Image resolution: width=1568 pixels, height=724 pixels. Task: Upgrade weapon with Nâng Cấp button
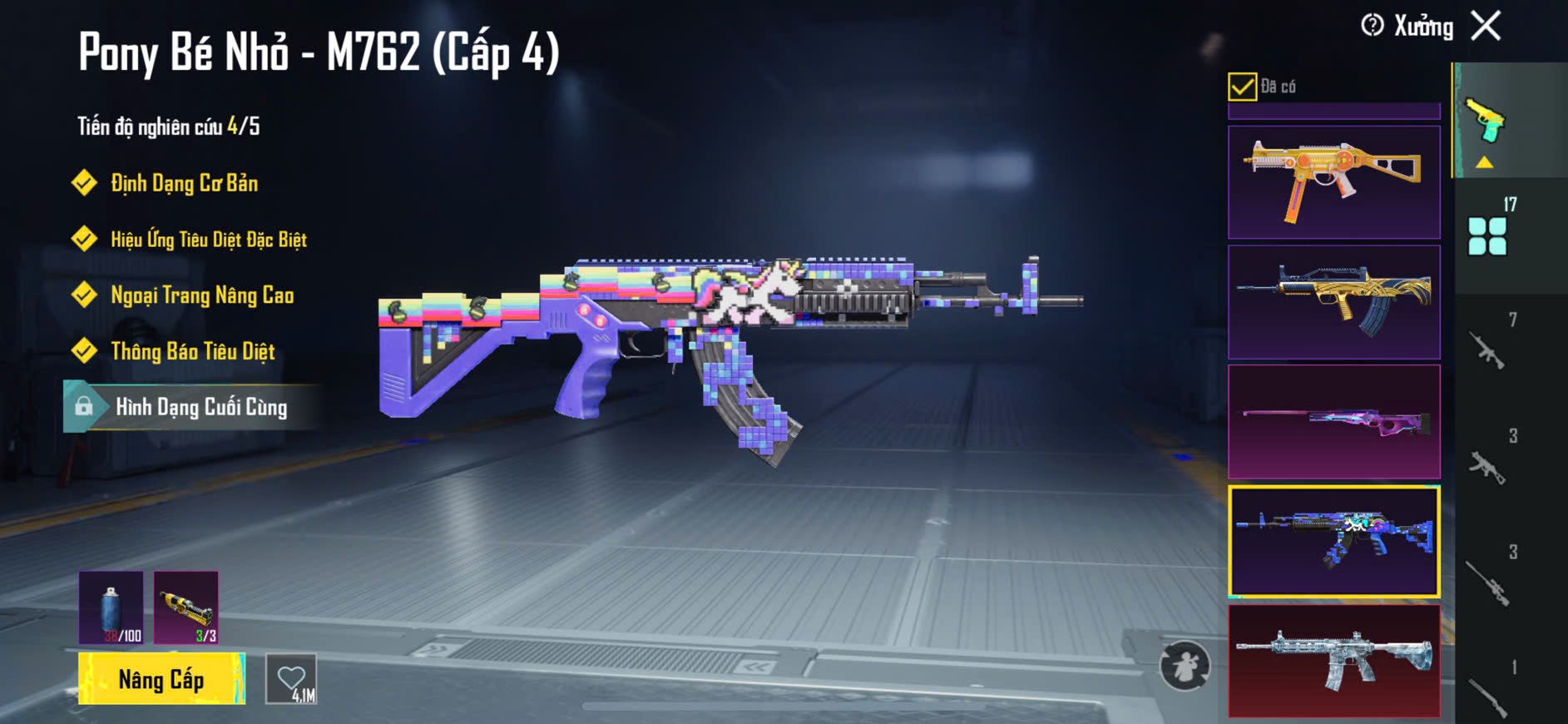click(x=161, y=679)
